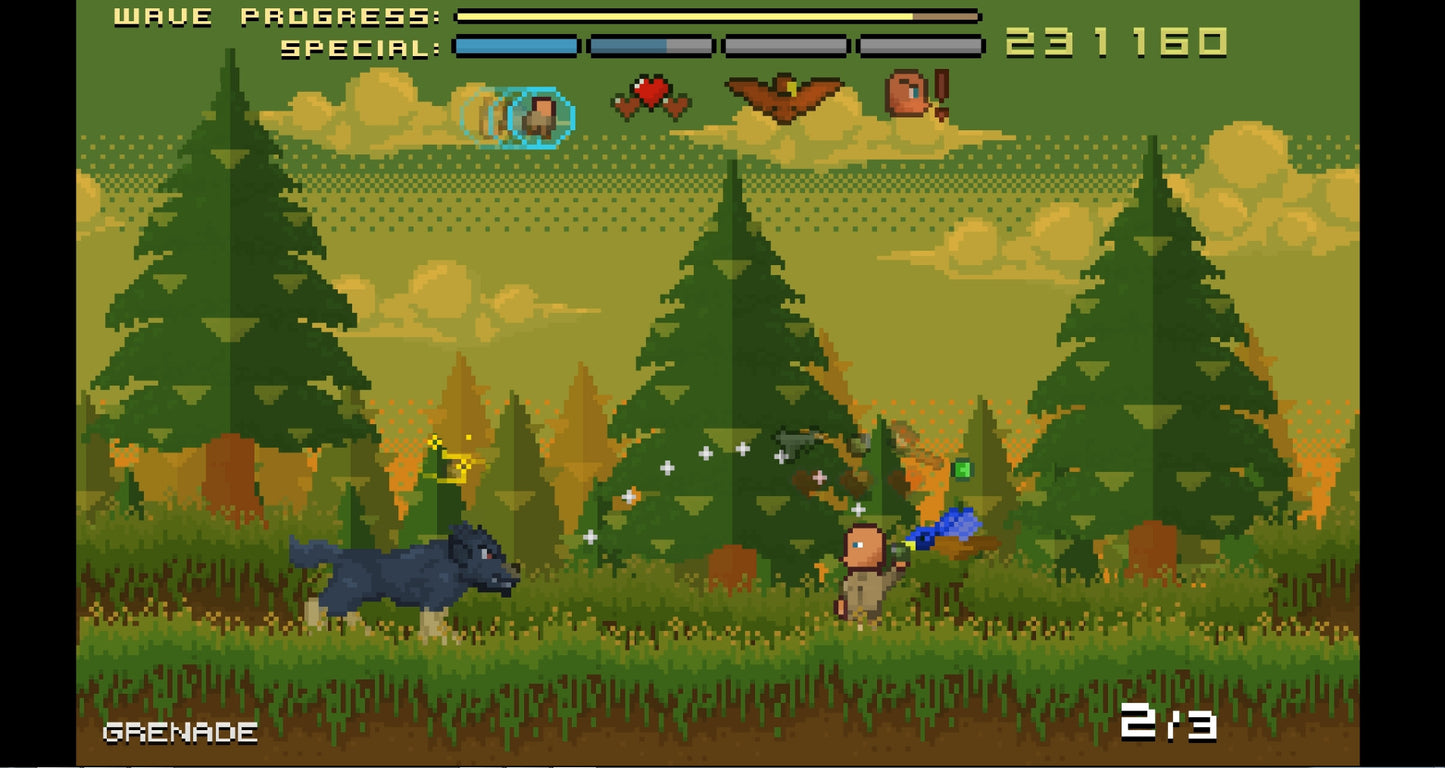Click the eagle companion icon
Image resolution: width=1445 pixels, height=768 pixels.
click(787, 94)
